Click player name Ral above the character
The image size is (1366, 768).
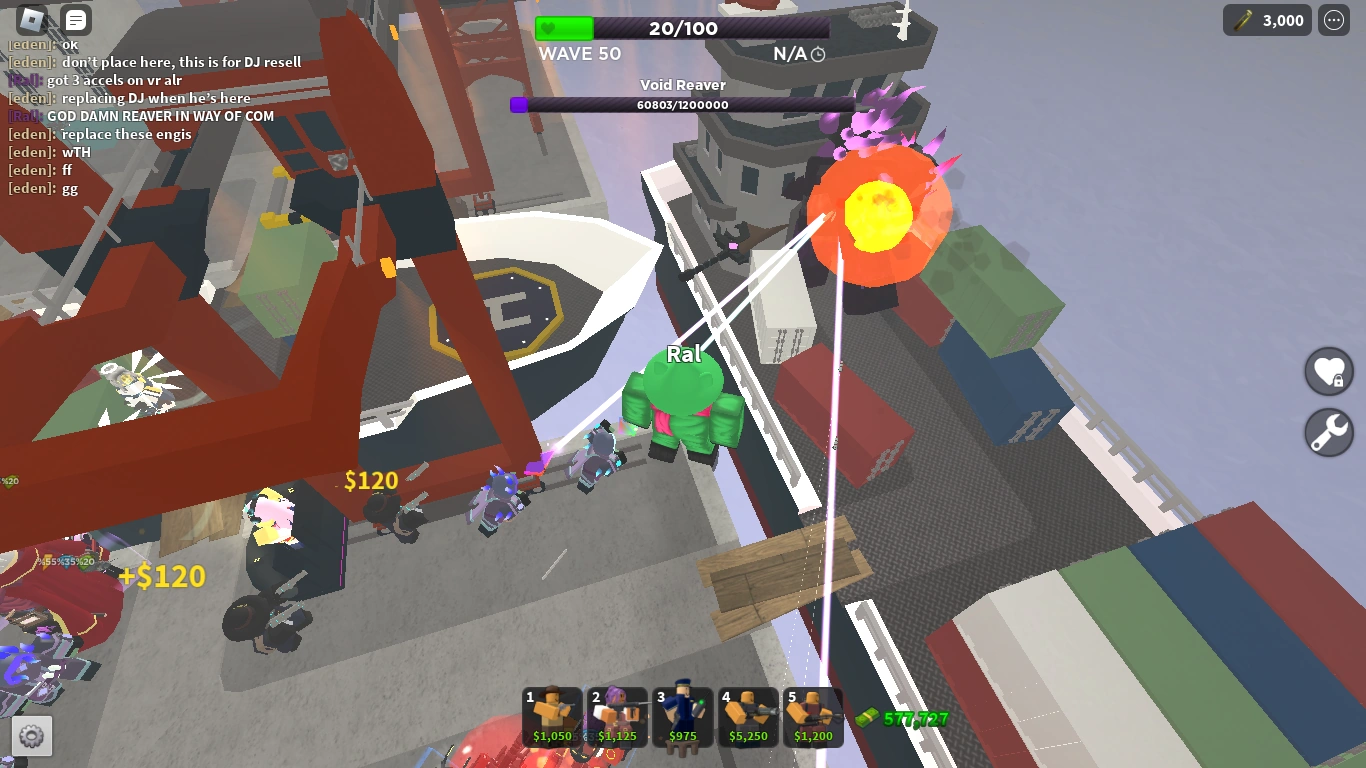point(683,354)
